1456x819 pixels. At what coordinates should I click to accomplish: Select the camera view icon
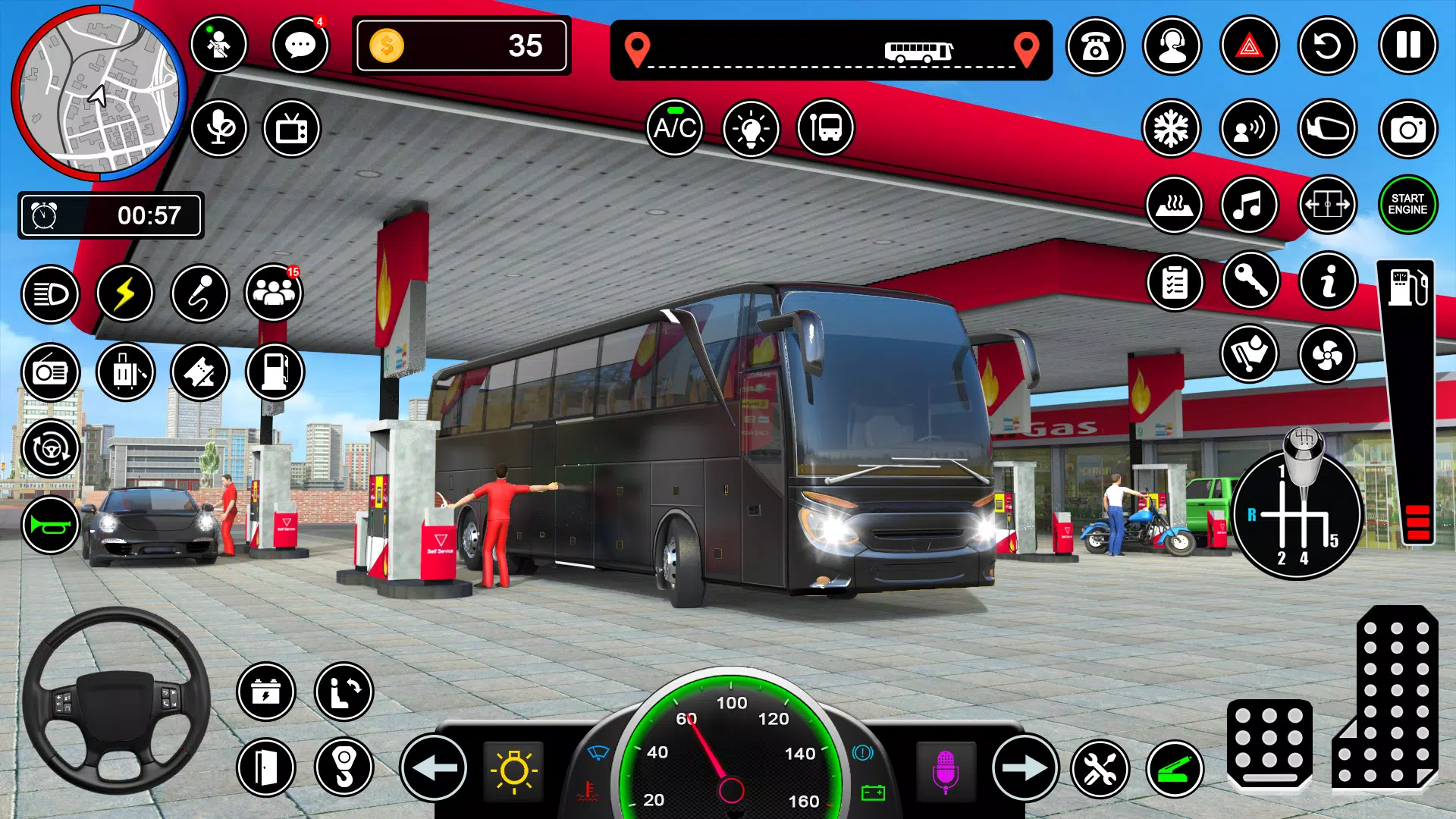[x=1407, y=129]
